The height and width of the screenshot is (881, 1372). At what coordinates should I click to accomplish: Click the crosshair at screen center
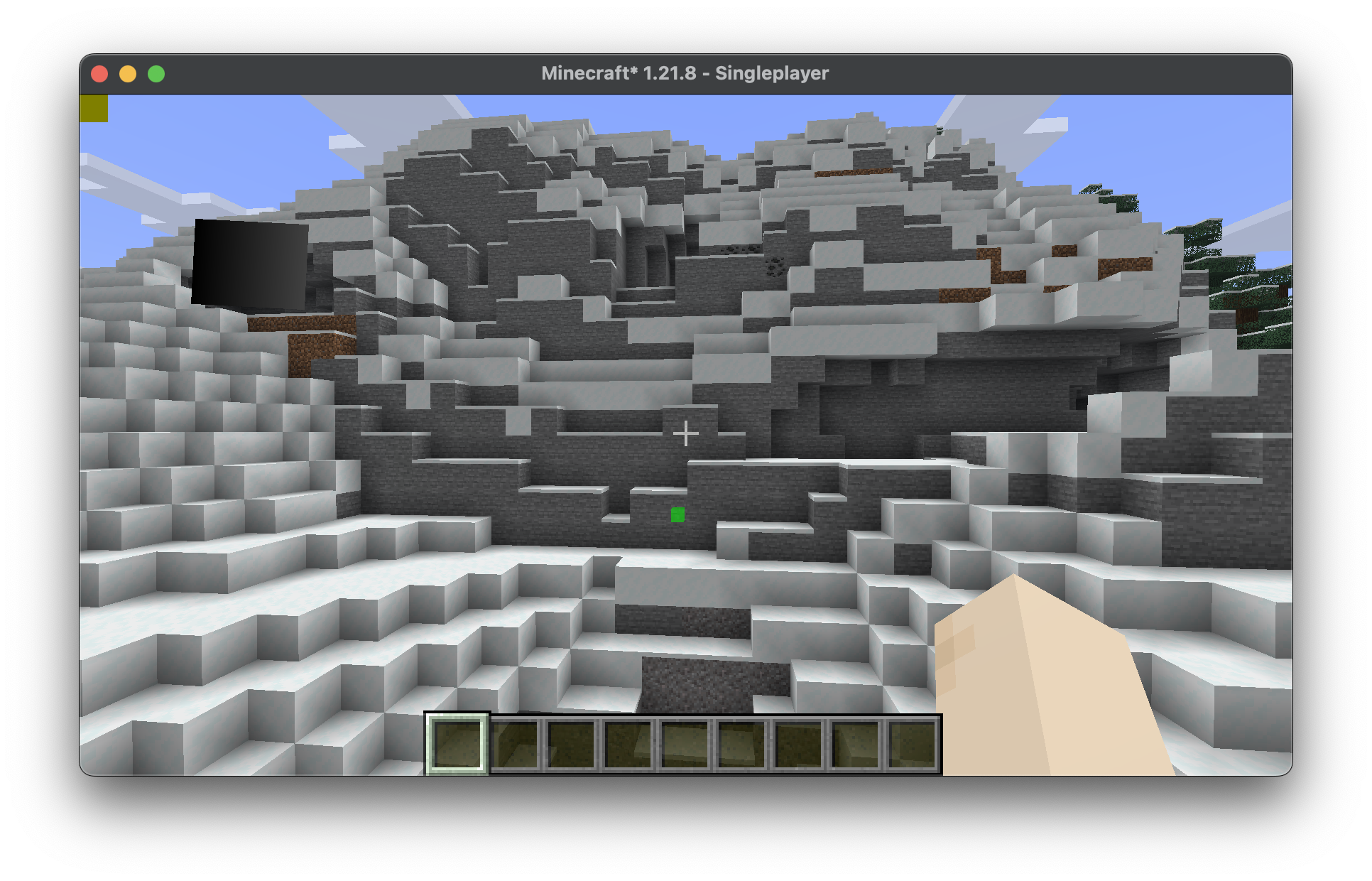pos(685,433)
